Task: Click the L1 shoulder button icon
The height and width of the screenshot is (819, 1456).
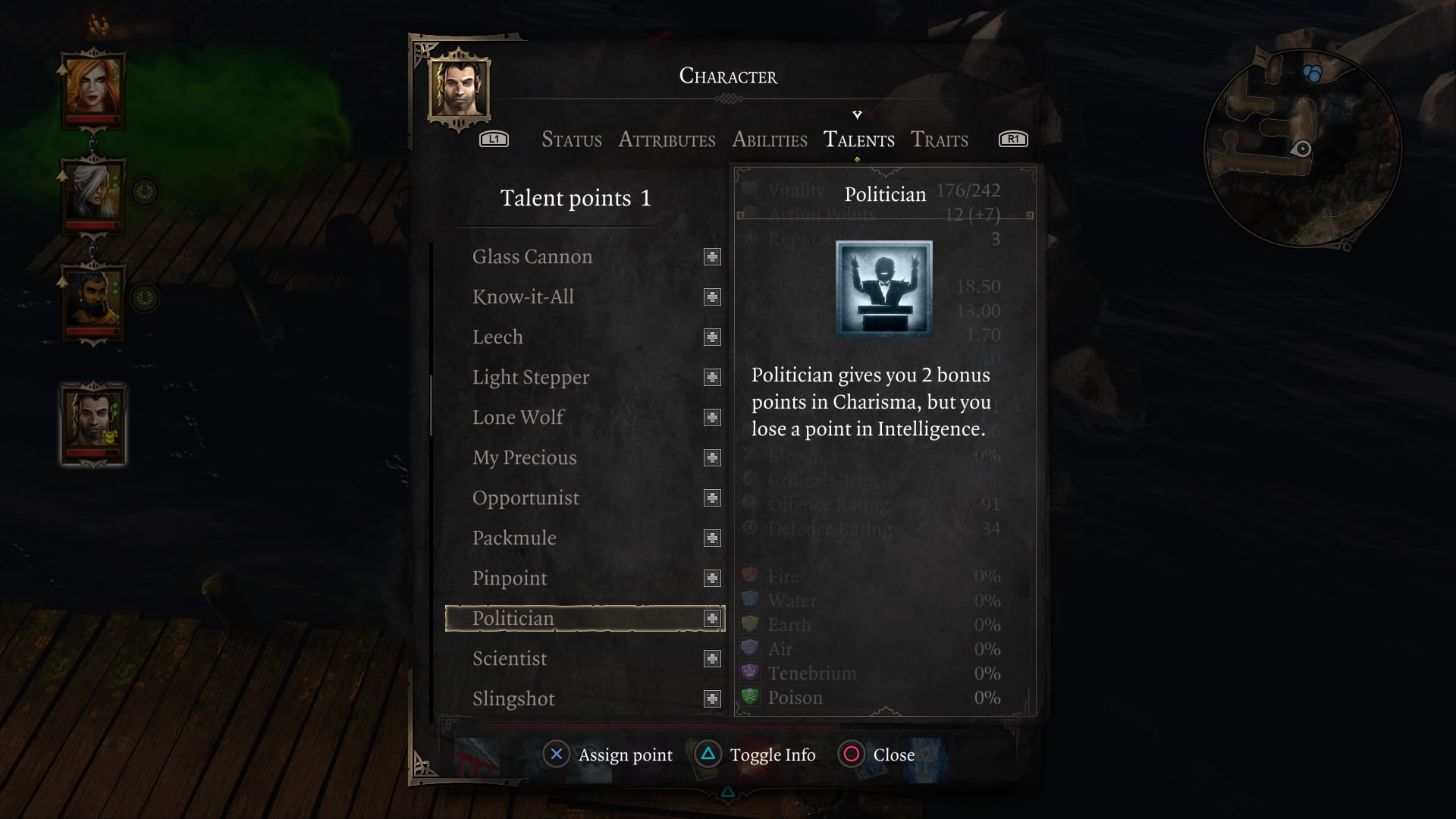Action: 494,139
